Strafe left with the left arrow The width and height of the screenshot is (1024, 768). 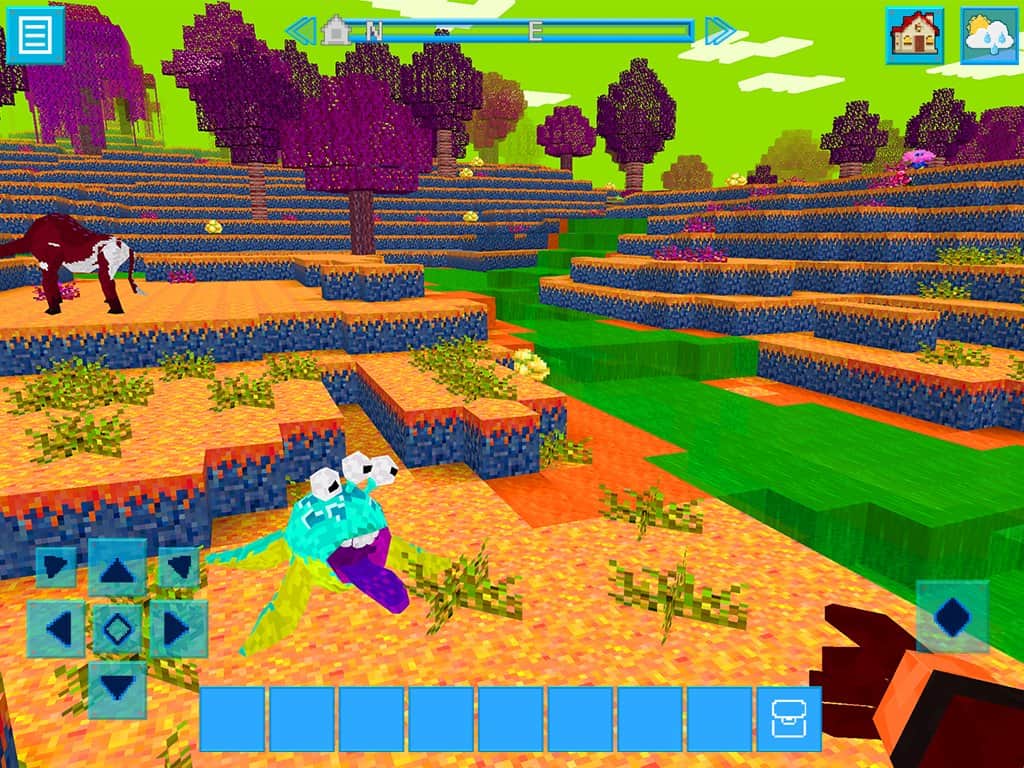(57, 629)
